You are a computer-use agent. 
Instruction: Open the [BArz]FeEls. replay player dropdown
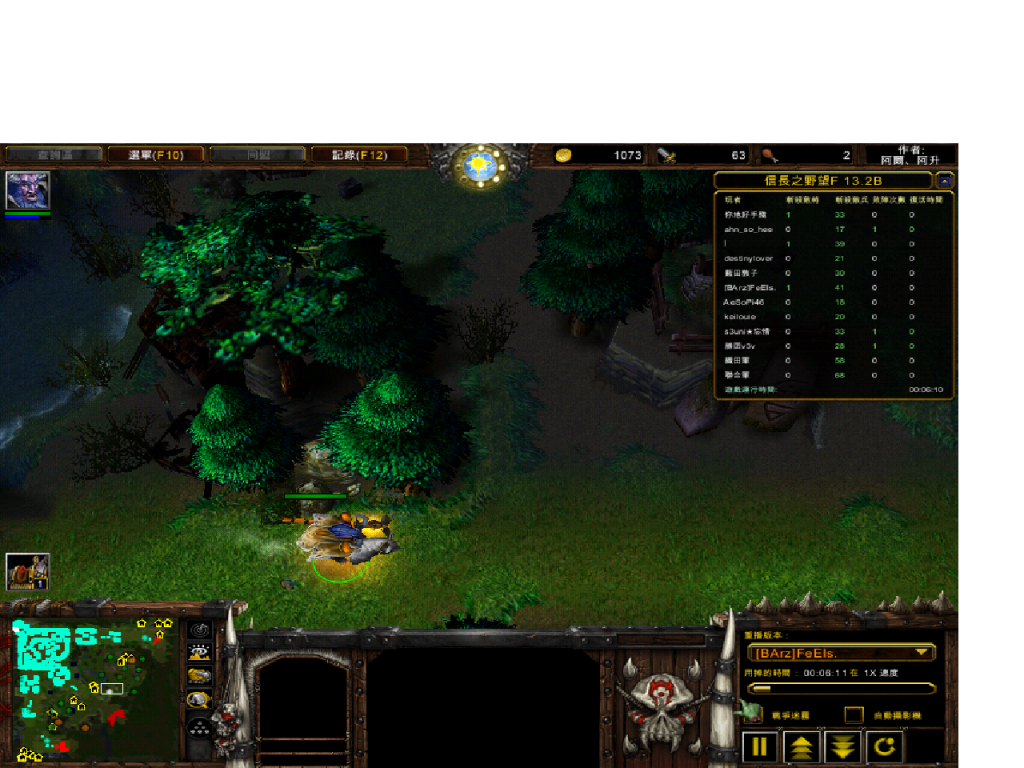842,653
